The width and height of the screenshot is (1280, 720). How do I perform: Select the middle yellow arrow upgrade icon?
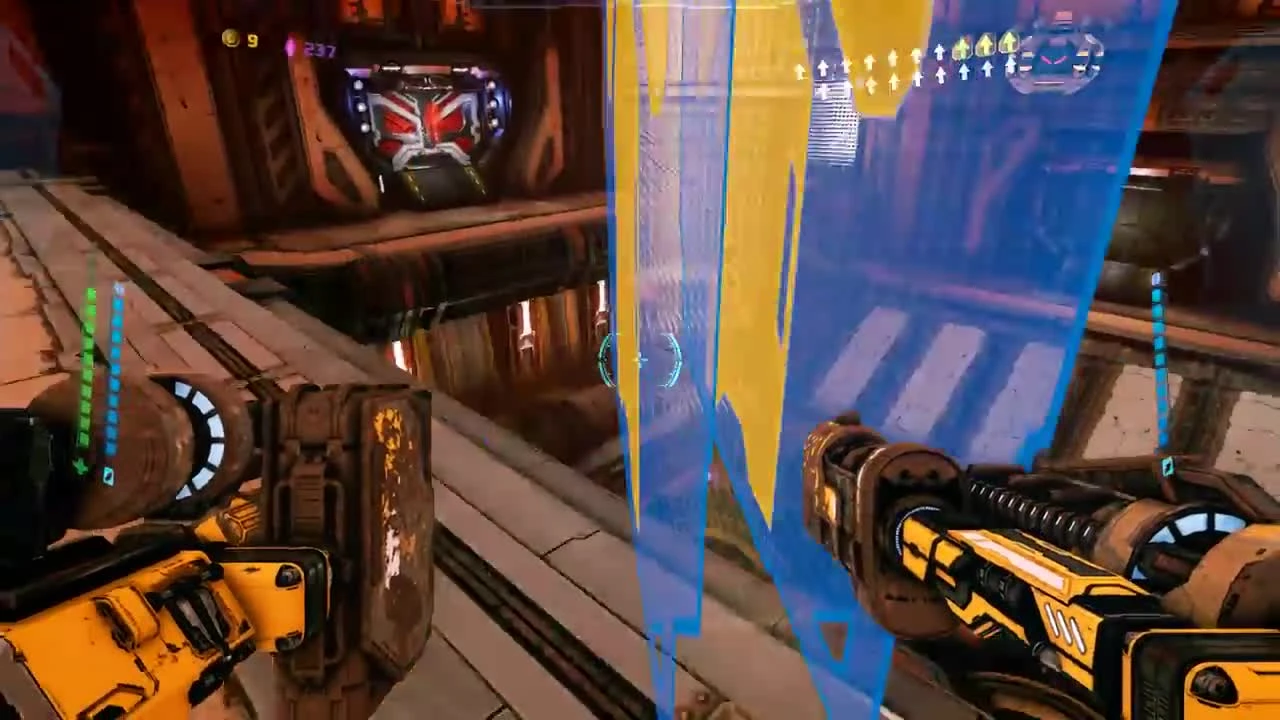click(x=985, y=44)
